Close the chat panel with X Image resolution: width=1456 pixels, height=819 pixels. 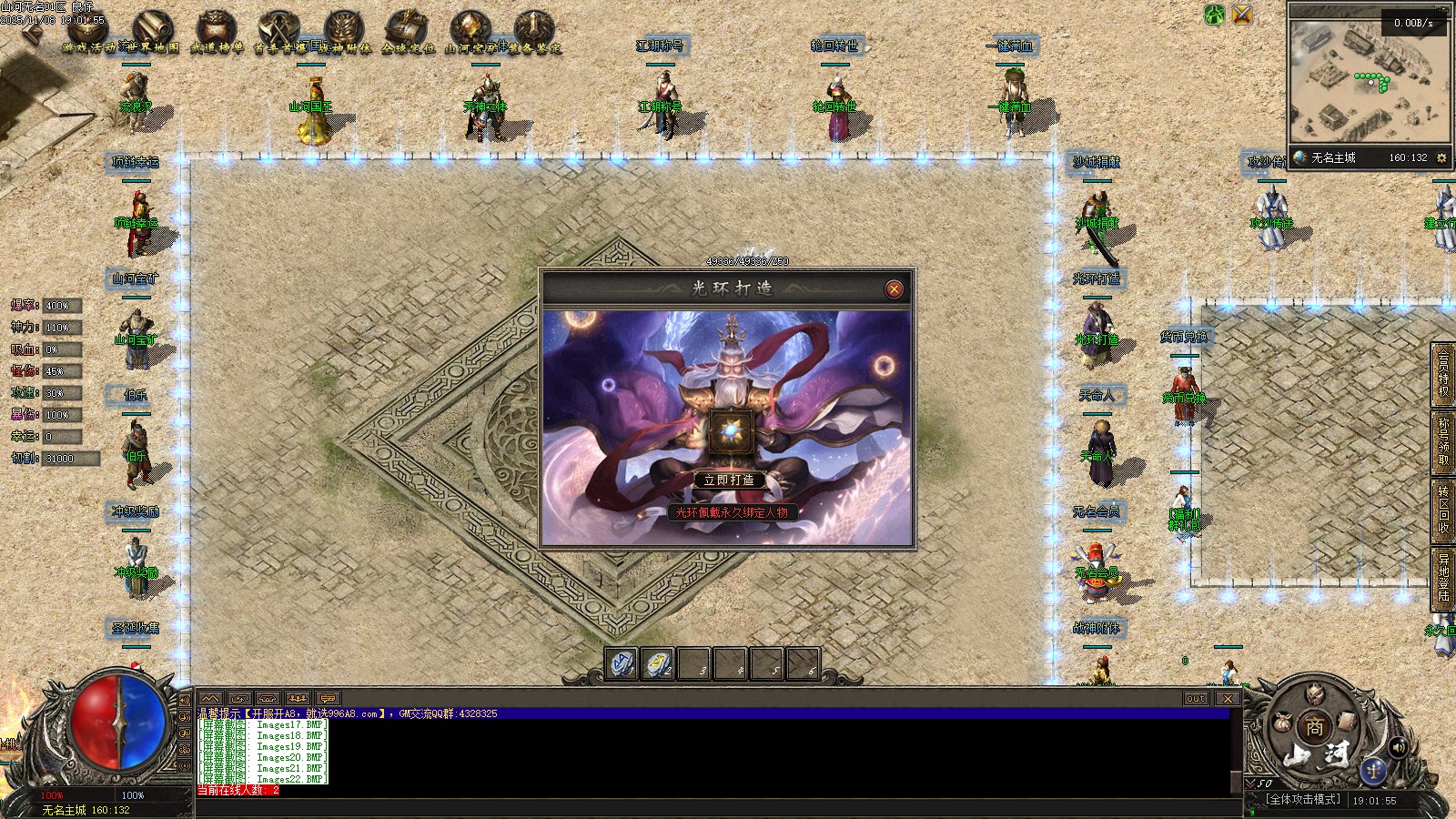(x=1228, y=699)
